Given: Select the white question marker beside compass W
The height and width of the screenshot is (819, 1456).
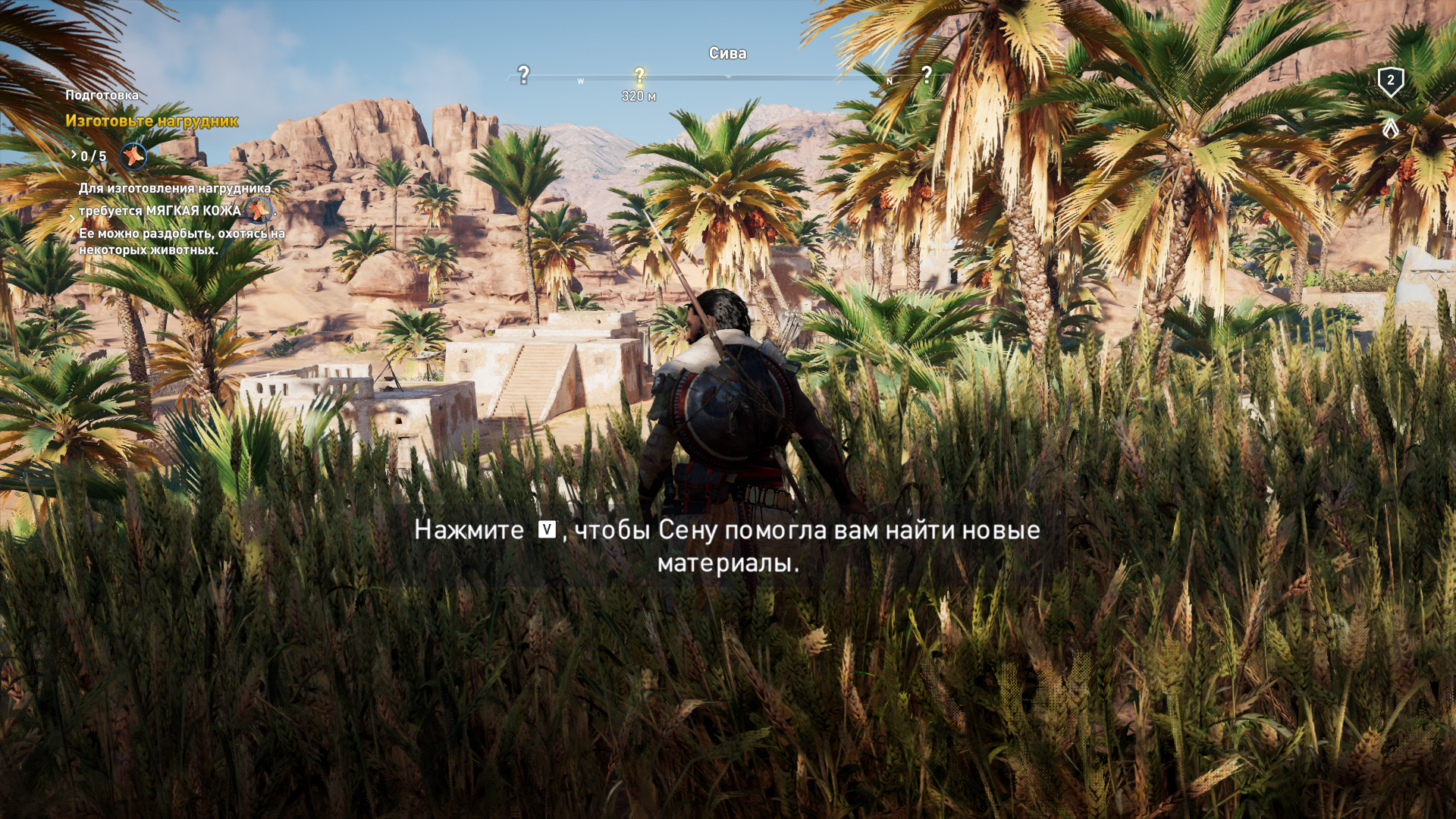Looking at the screenshot, I should point(523,74).
